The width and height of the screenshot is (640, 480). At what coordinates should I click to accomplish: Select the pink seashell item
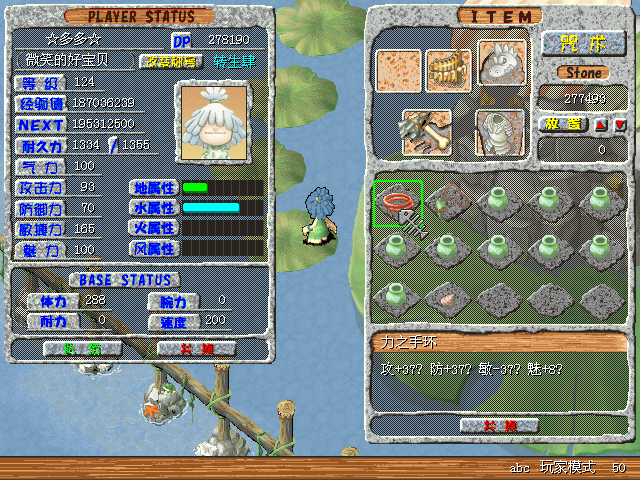(445, 296)
